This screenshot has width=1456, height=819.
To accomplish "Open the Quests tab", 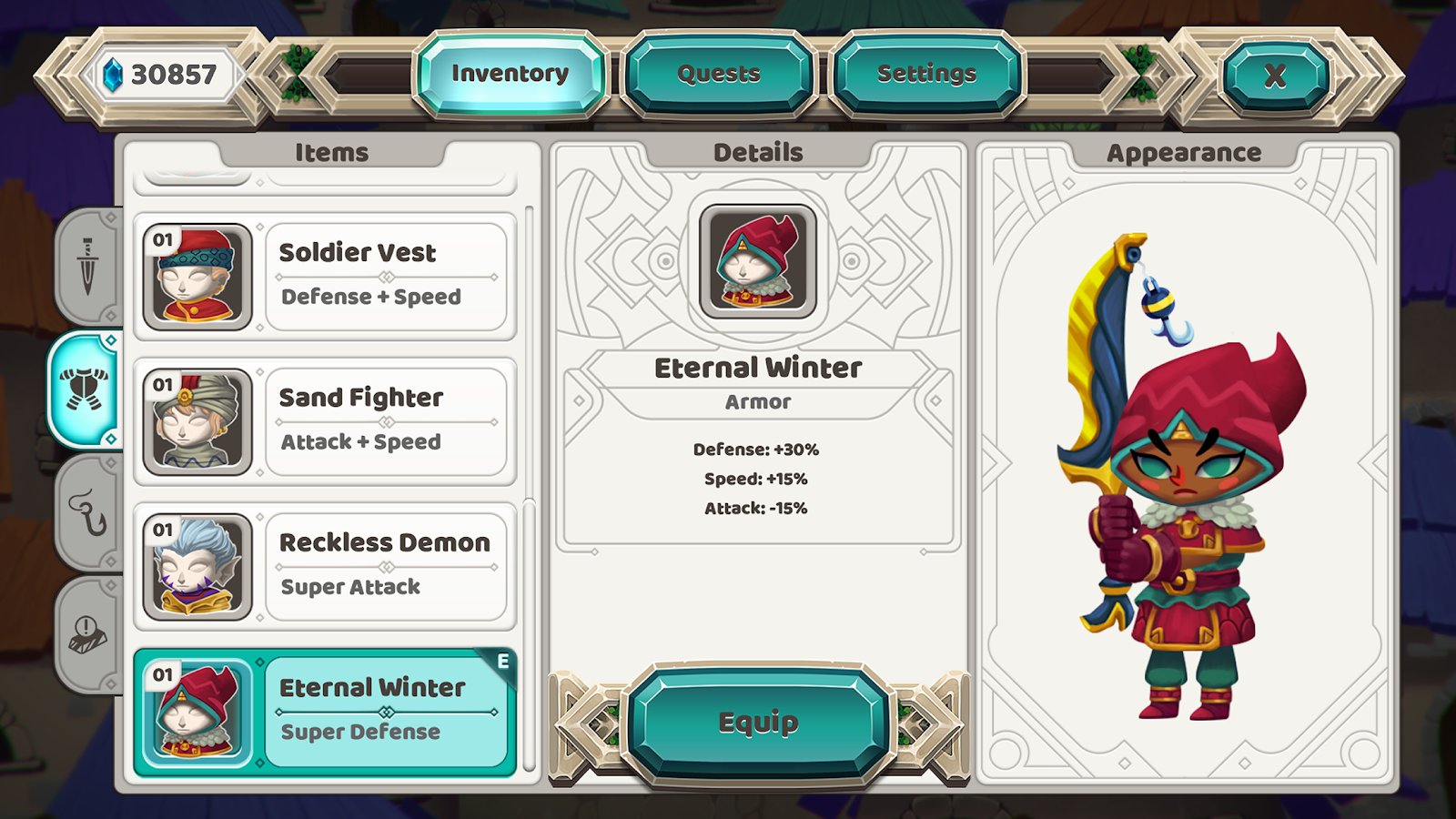I will click(718, 74).
